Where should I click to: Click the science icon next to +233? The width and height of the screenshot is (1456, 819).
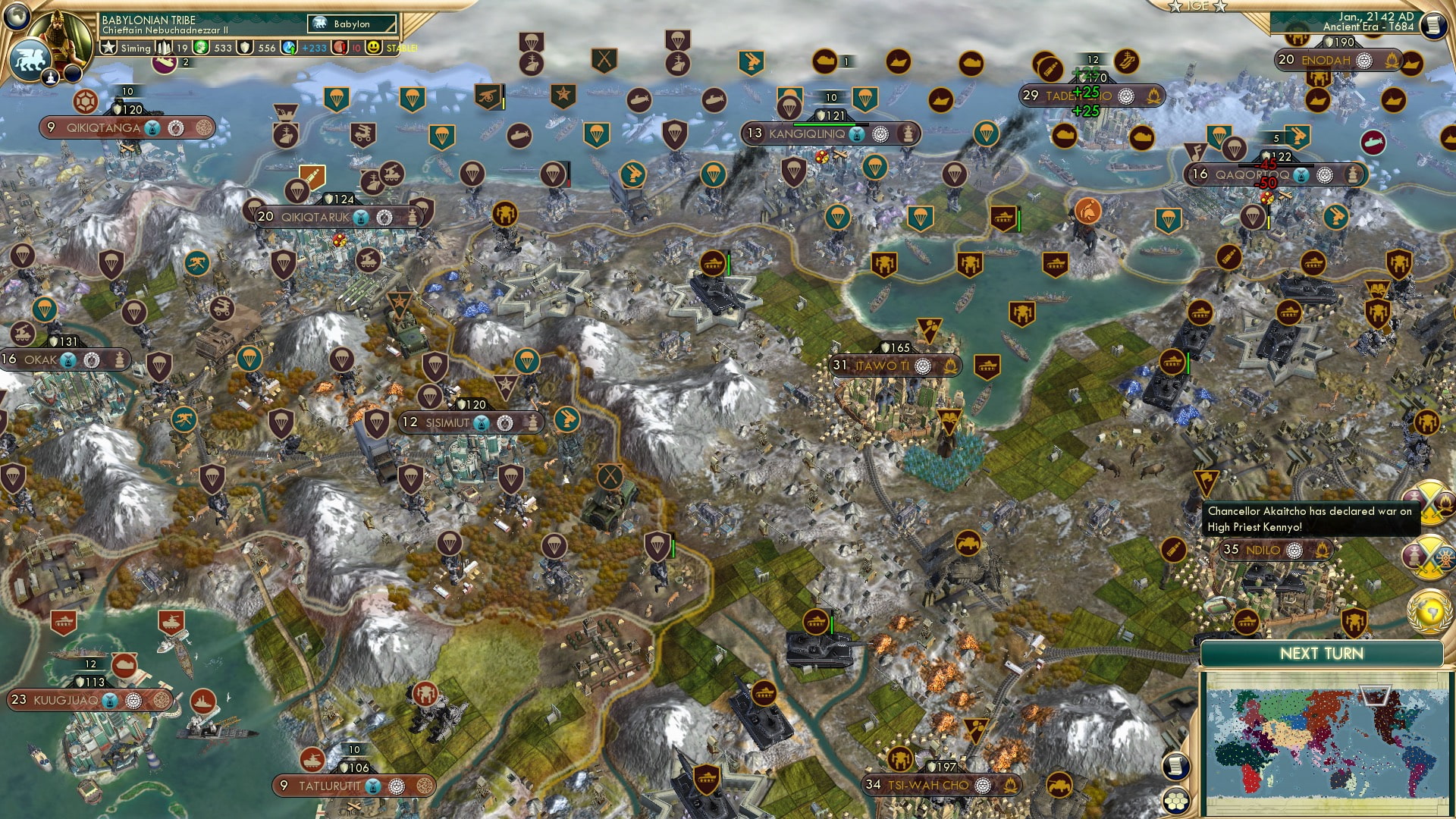[x=287, y=49]
